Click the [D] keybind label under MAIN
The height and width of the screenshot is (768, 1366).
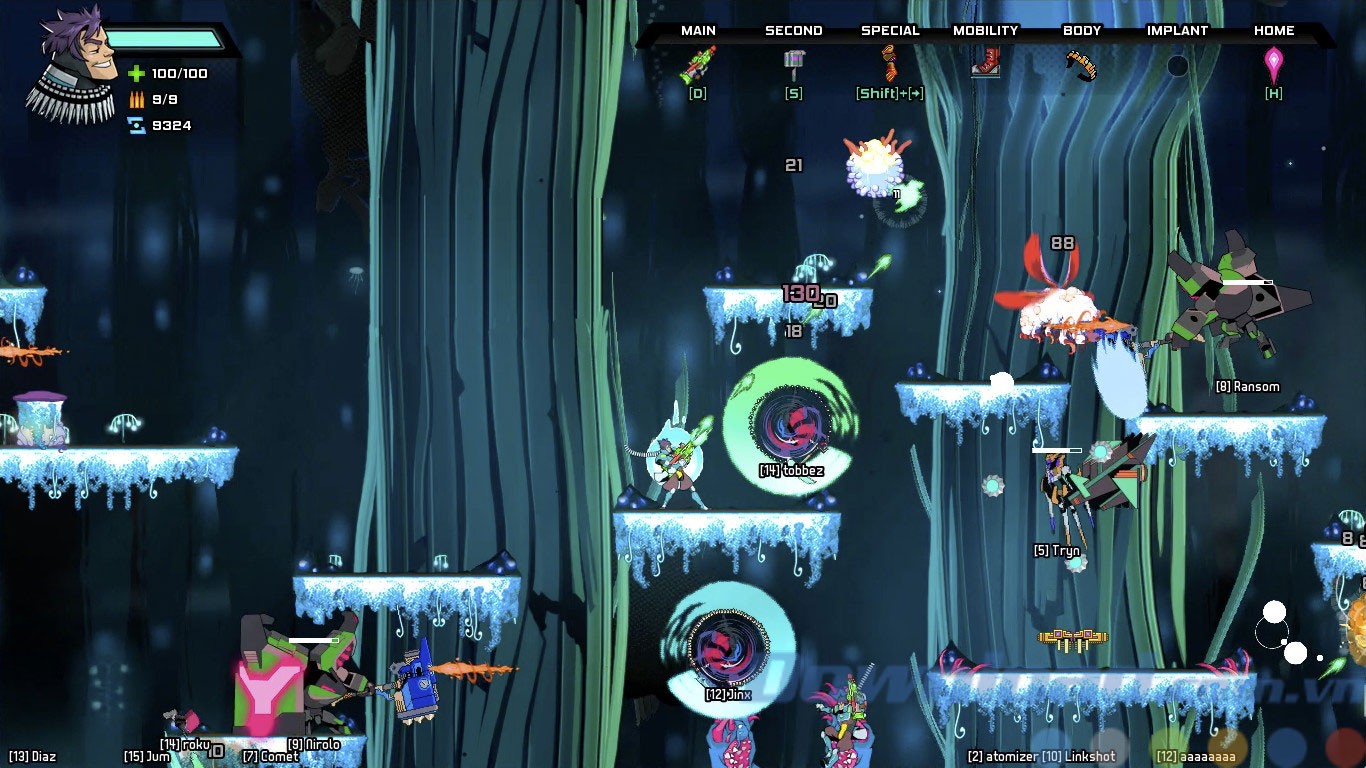pos(697,93)
